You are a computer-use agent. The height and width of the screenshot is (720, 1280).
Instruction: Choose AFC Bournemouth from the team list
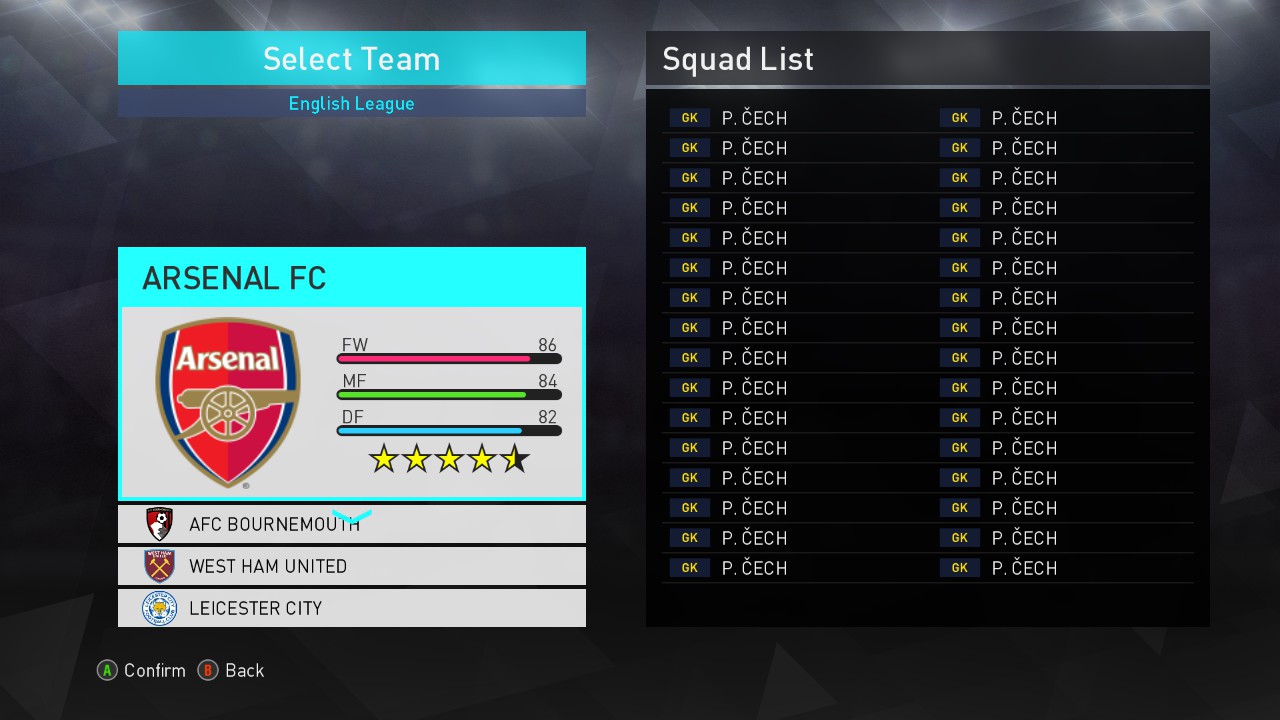(351, 524)
